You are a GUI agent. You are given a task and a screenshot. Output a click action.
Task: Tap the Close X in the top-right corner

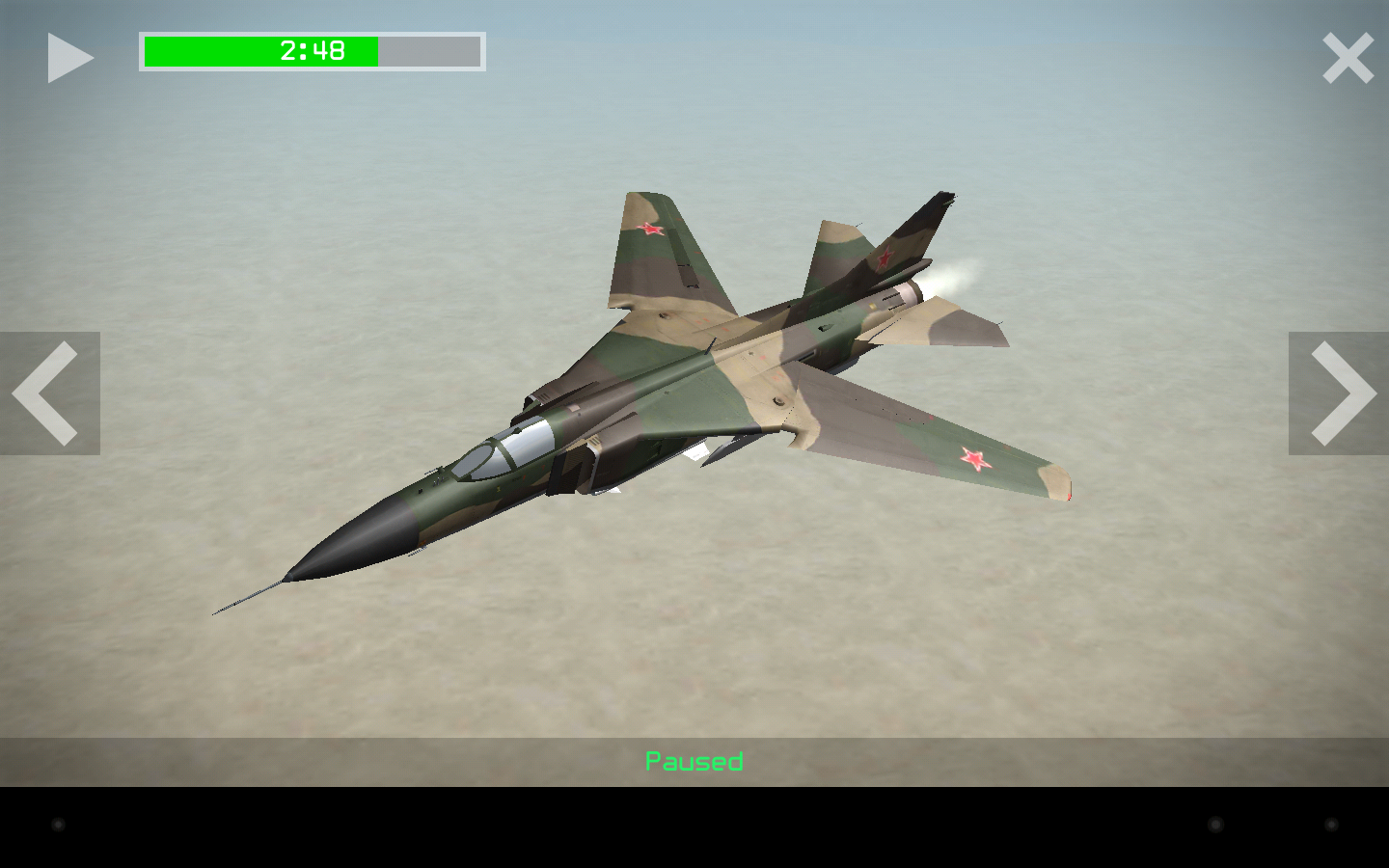click(x=1348, y=57)
